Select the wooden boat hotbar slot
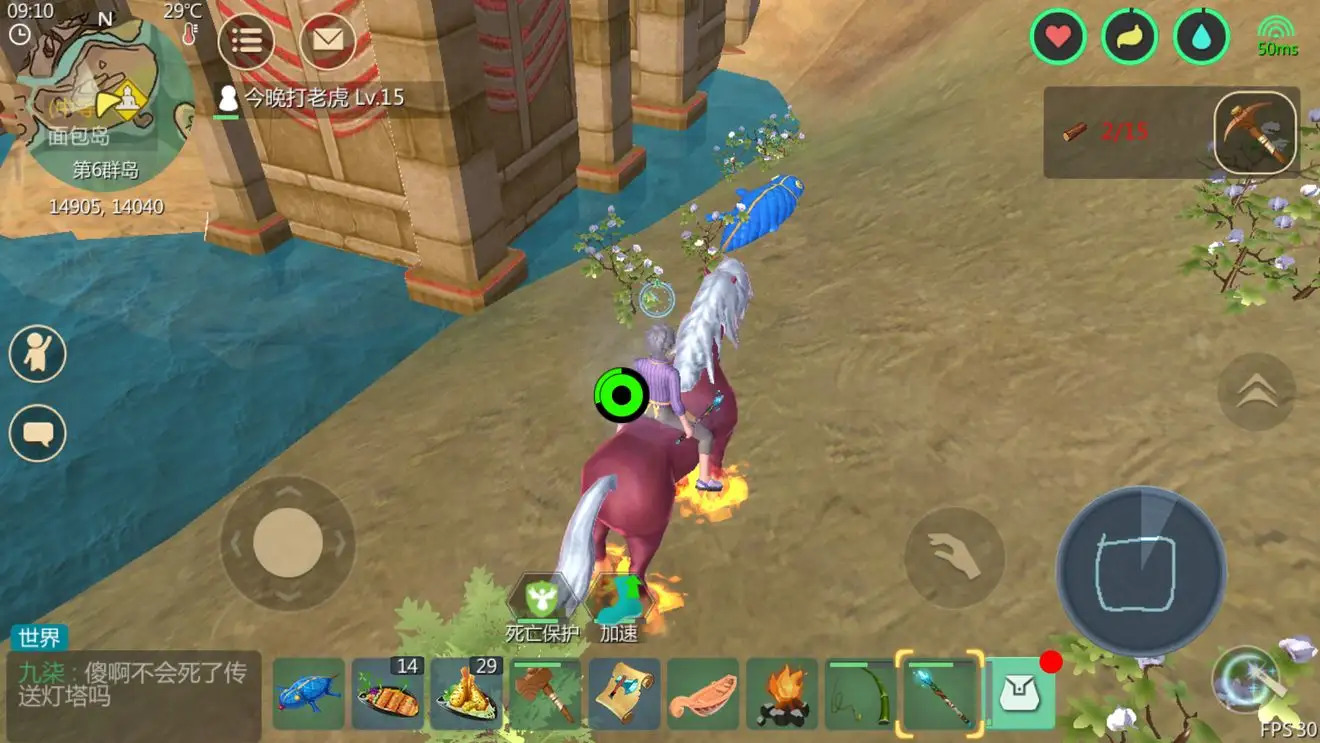The height and width of the screenshot is (743, 1320). pos(703,693)
